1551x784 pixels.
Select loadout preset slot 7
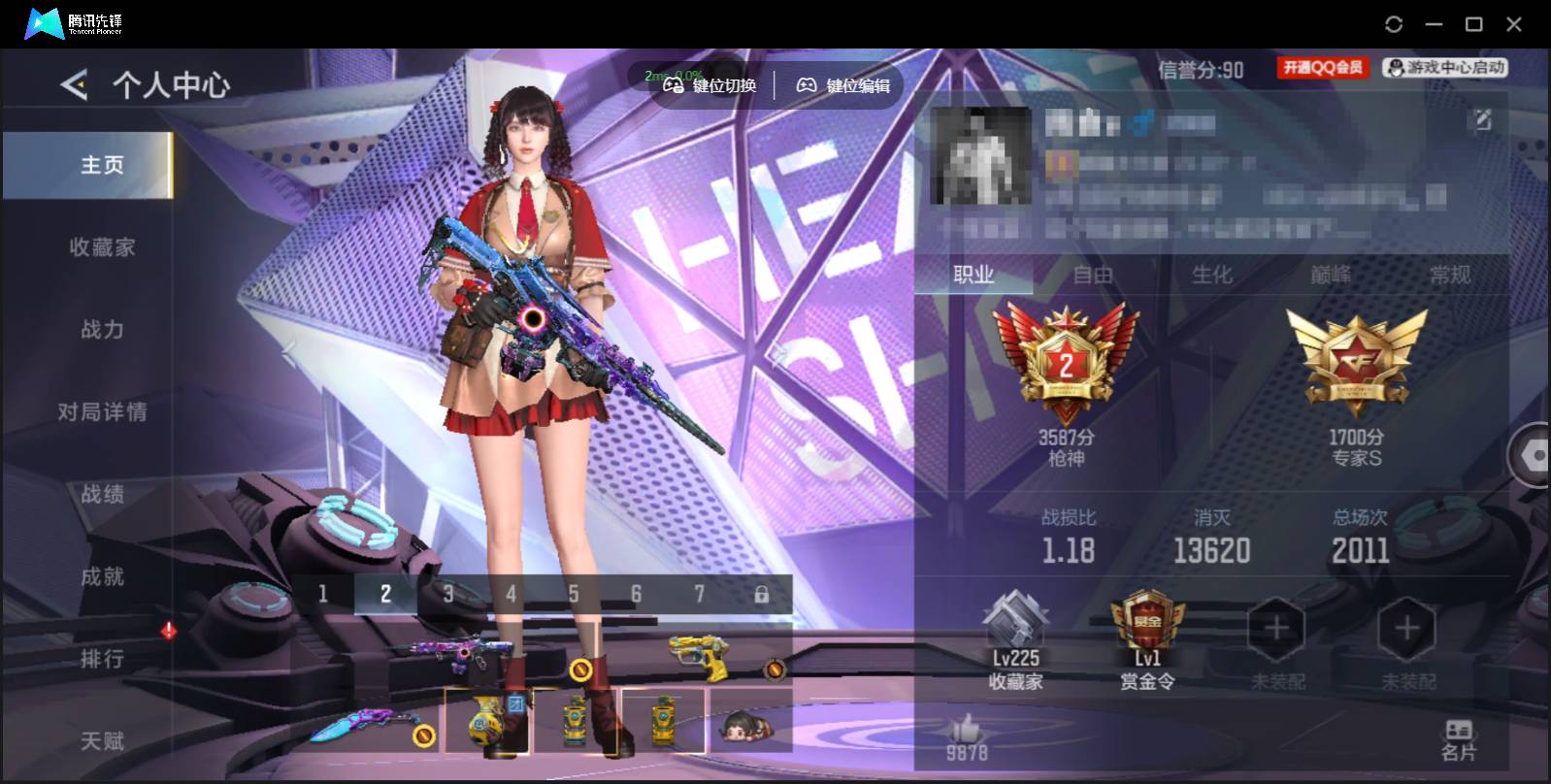point(699,593)
